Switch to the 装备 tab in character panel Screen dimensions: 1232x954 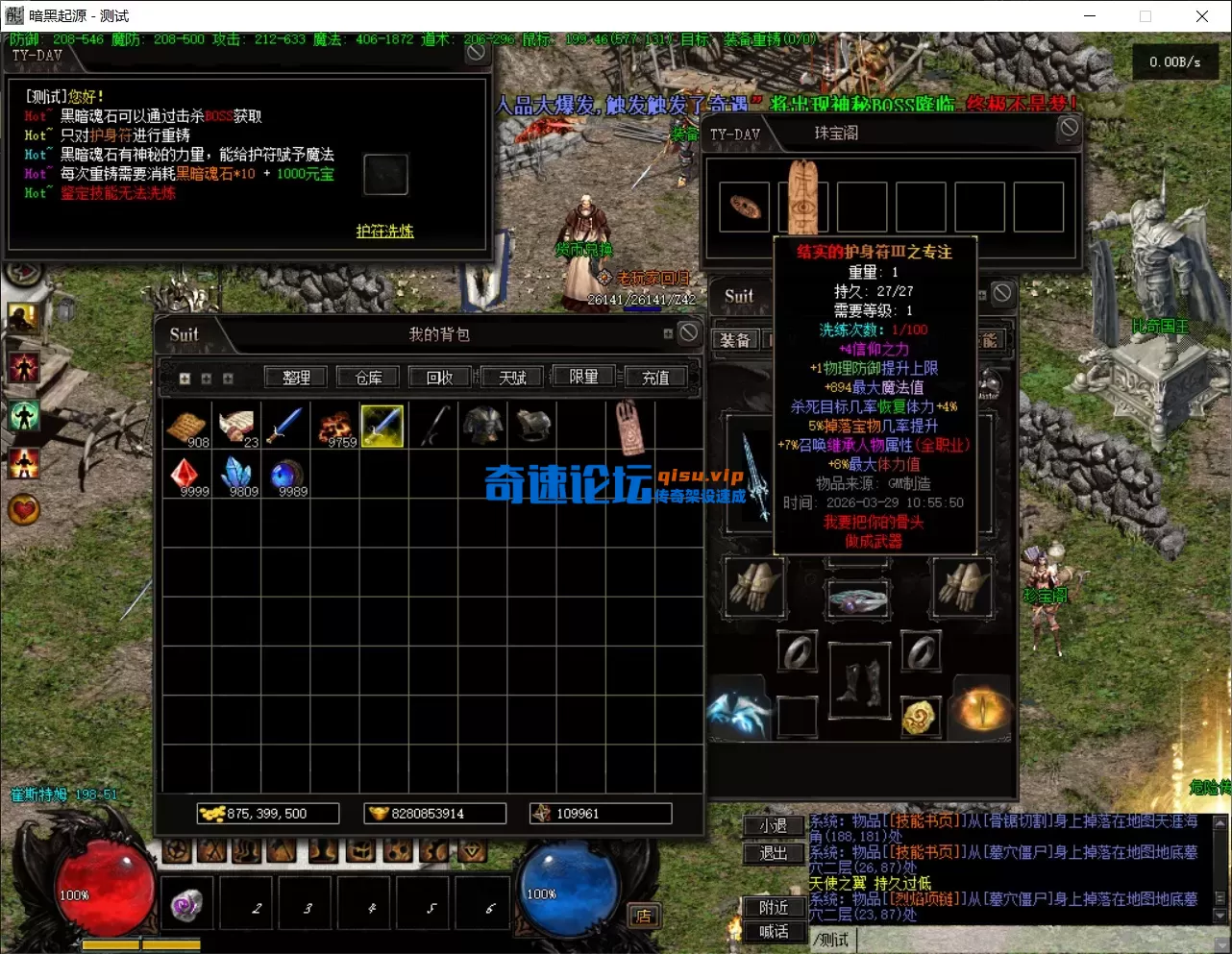coord(736,339)
